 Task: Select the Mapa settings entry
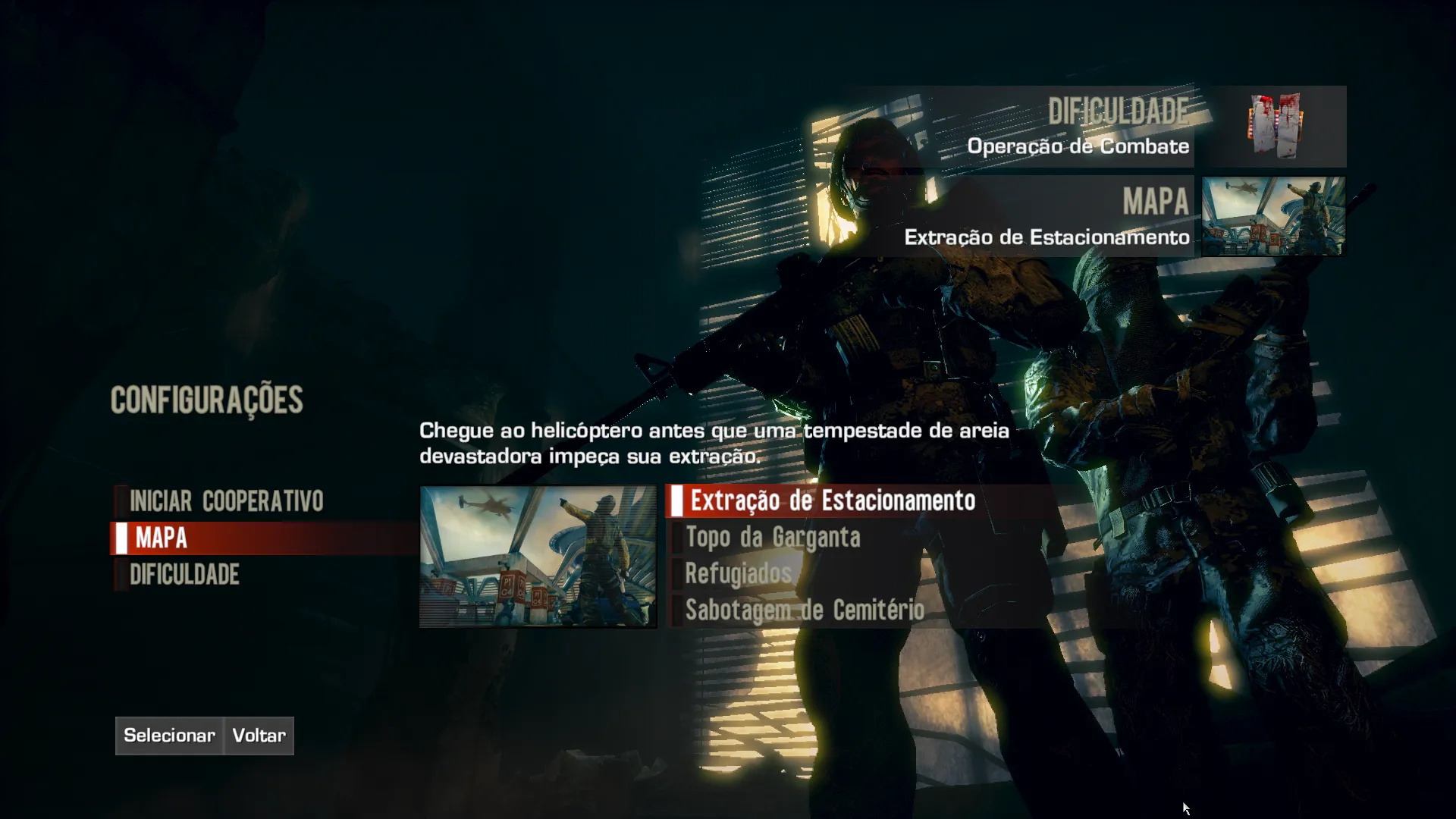162,538
